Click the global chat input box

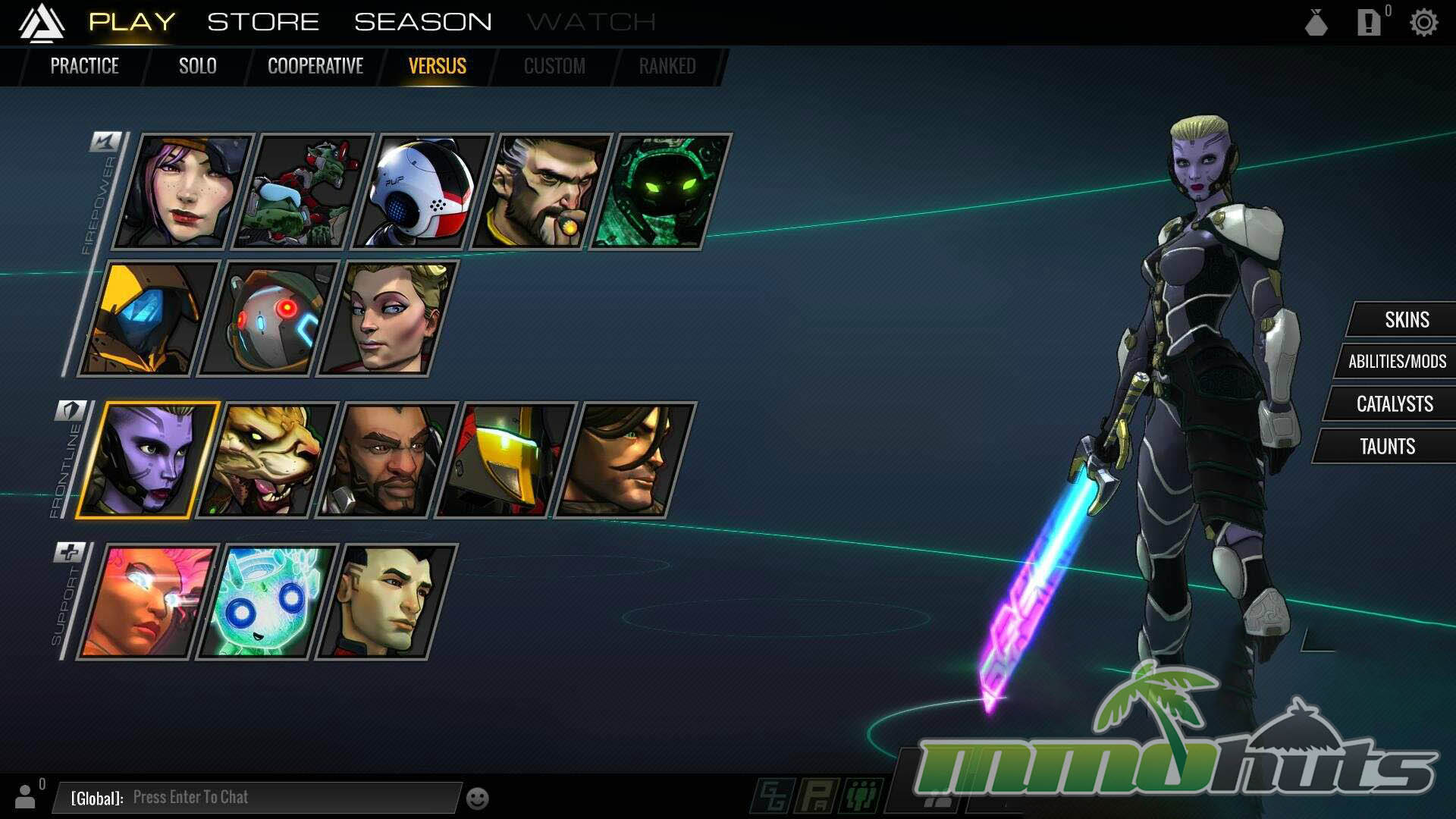(x=258, y=797)
